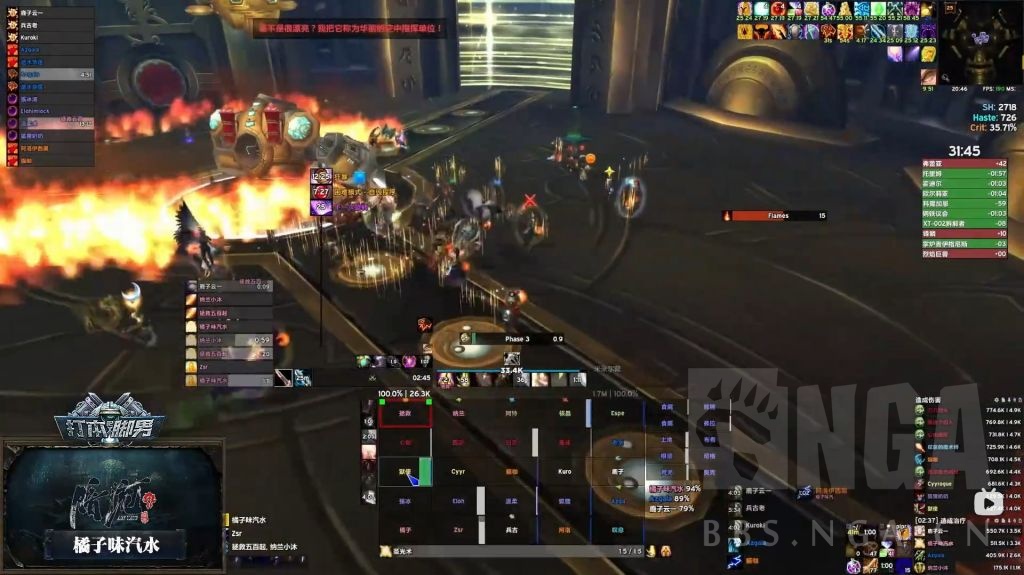Select the Eloh raid frame
The image size is (1024, 575).
[x=458, y=501]
